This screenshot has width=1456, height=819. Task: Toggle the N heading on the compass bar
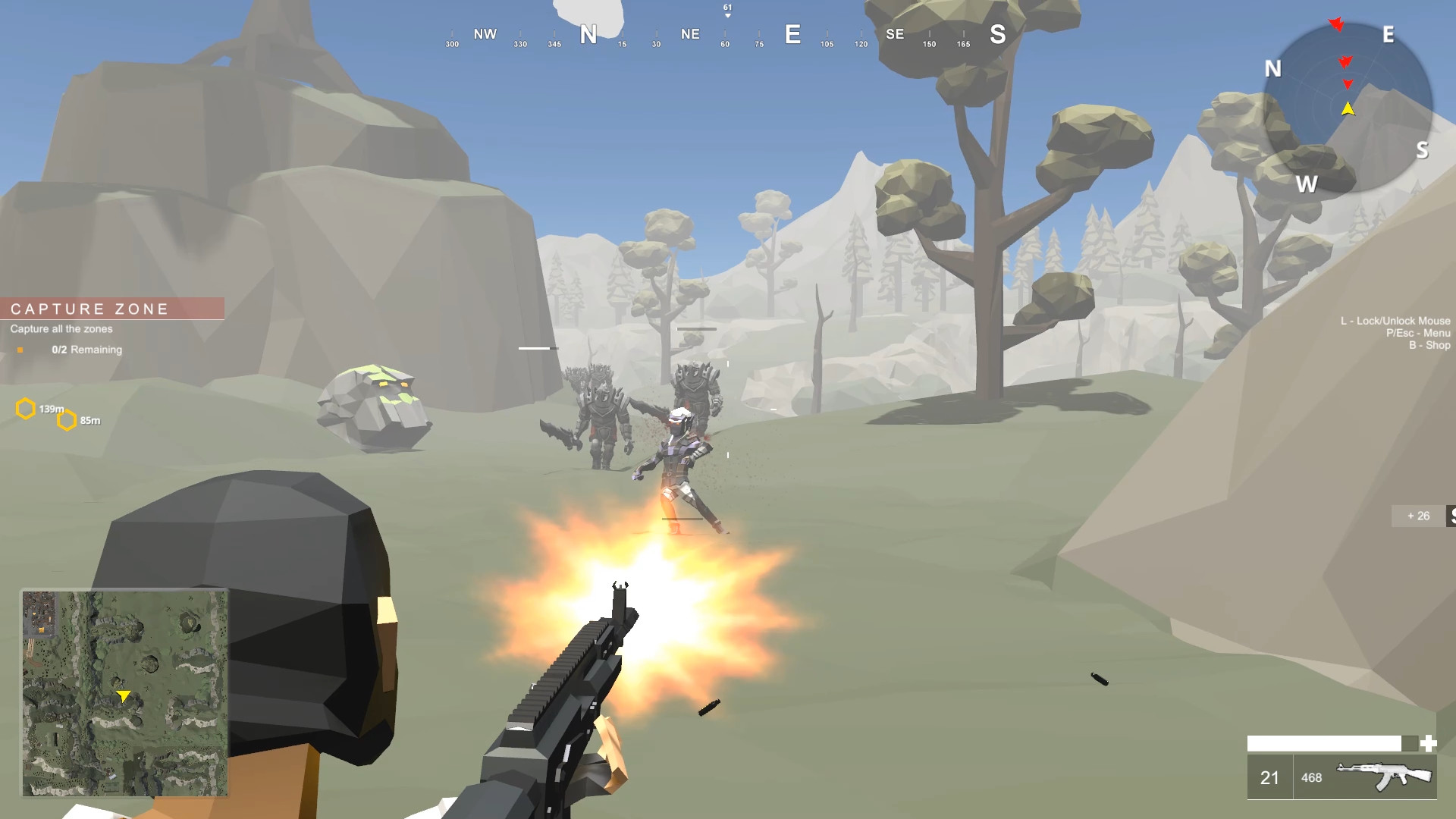click(x=588, y=34)
